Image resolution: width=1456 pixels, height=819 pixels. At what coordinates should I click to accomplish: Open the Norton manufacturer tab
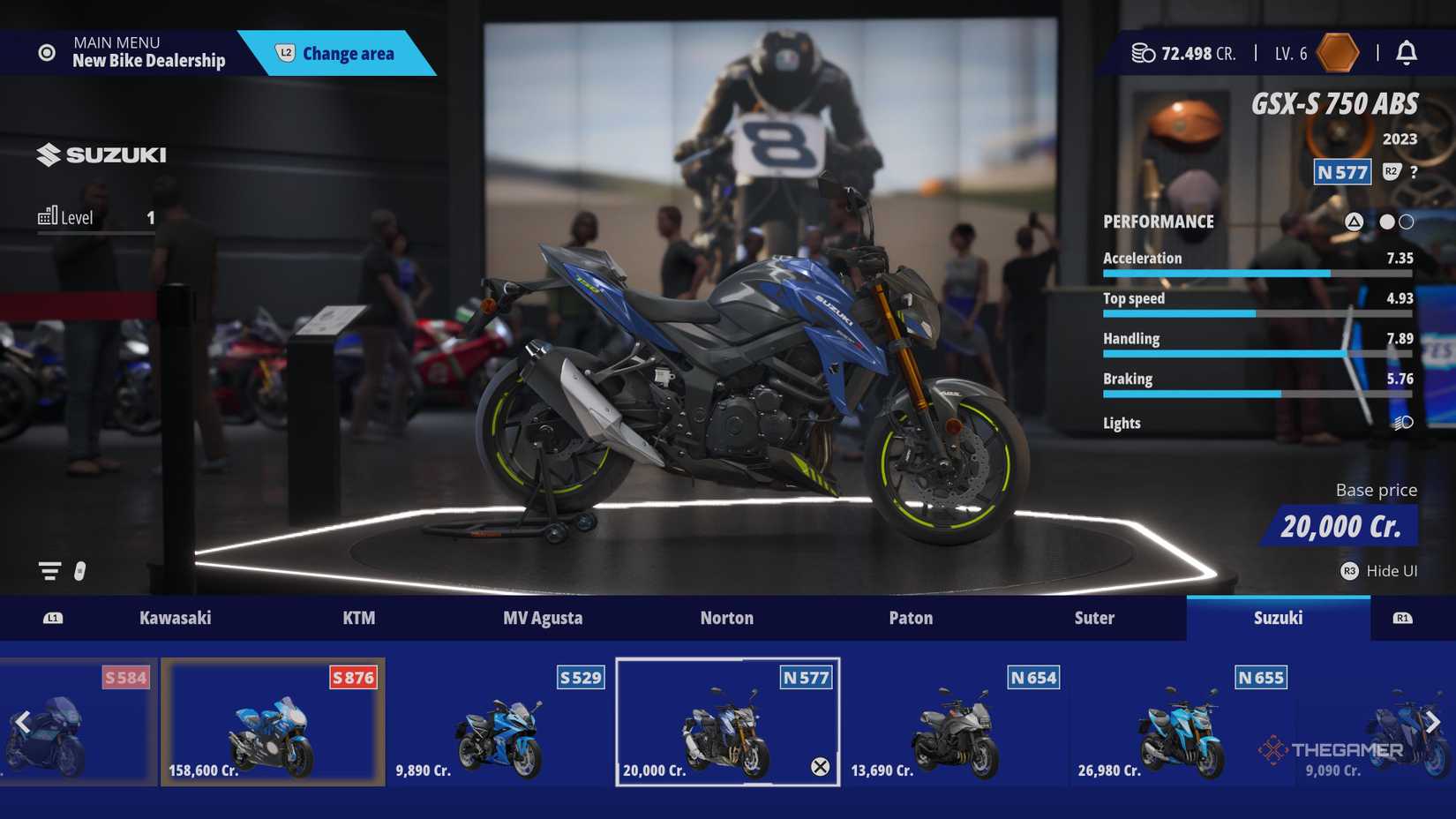point(725,618)
